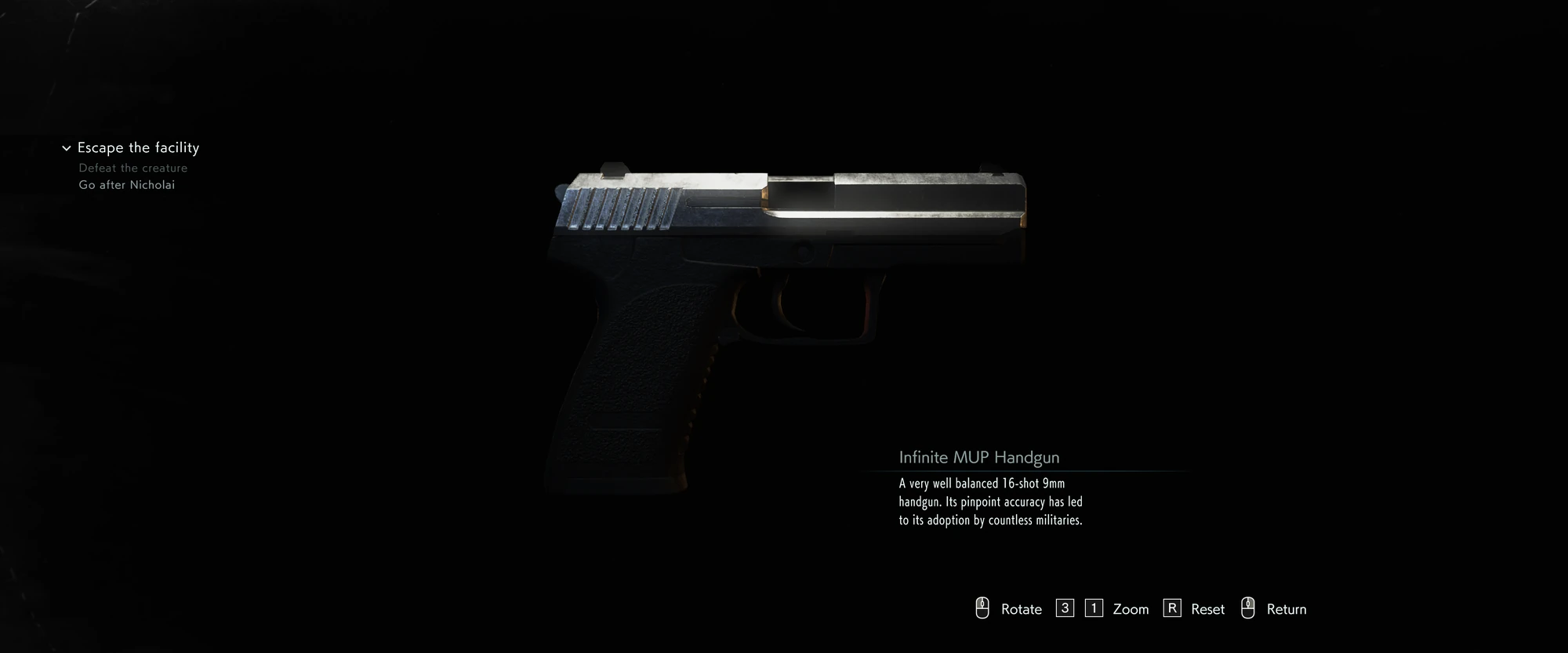The width and height of the screenshot is (1568, 653).
Task: Select the Defeat the creature sub-objective
Action: click(132, 167)
